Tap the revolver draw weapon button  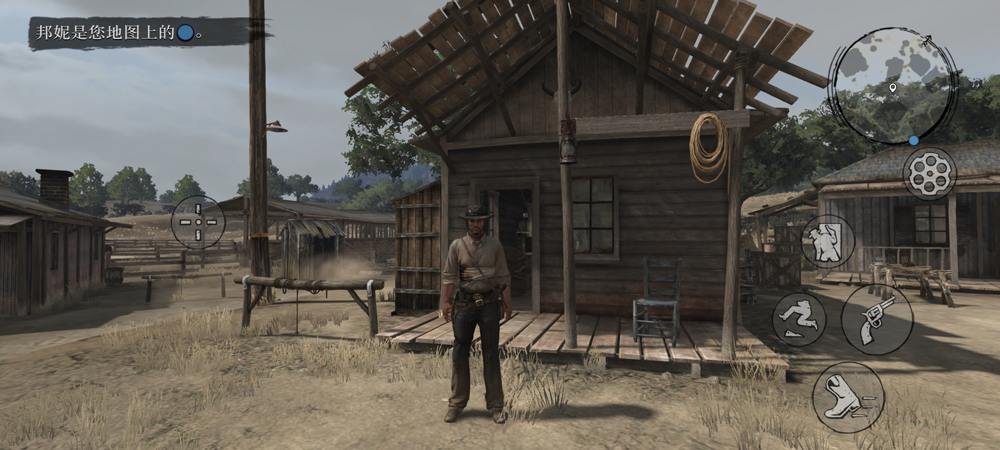(877, 319)
